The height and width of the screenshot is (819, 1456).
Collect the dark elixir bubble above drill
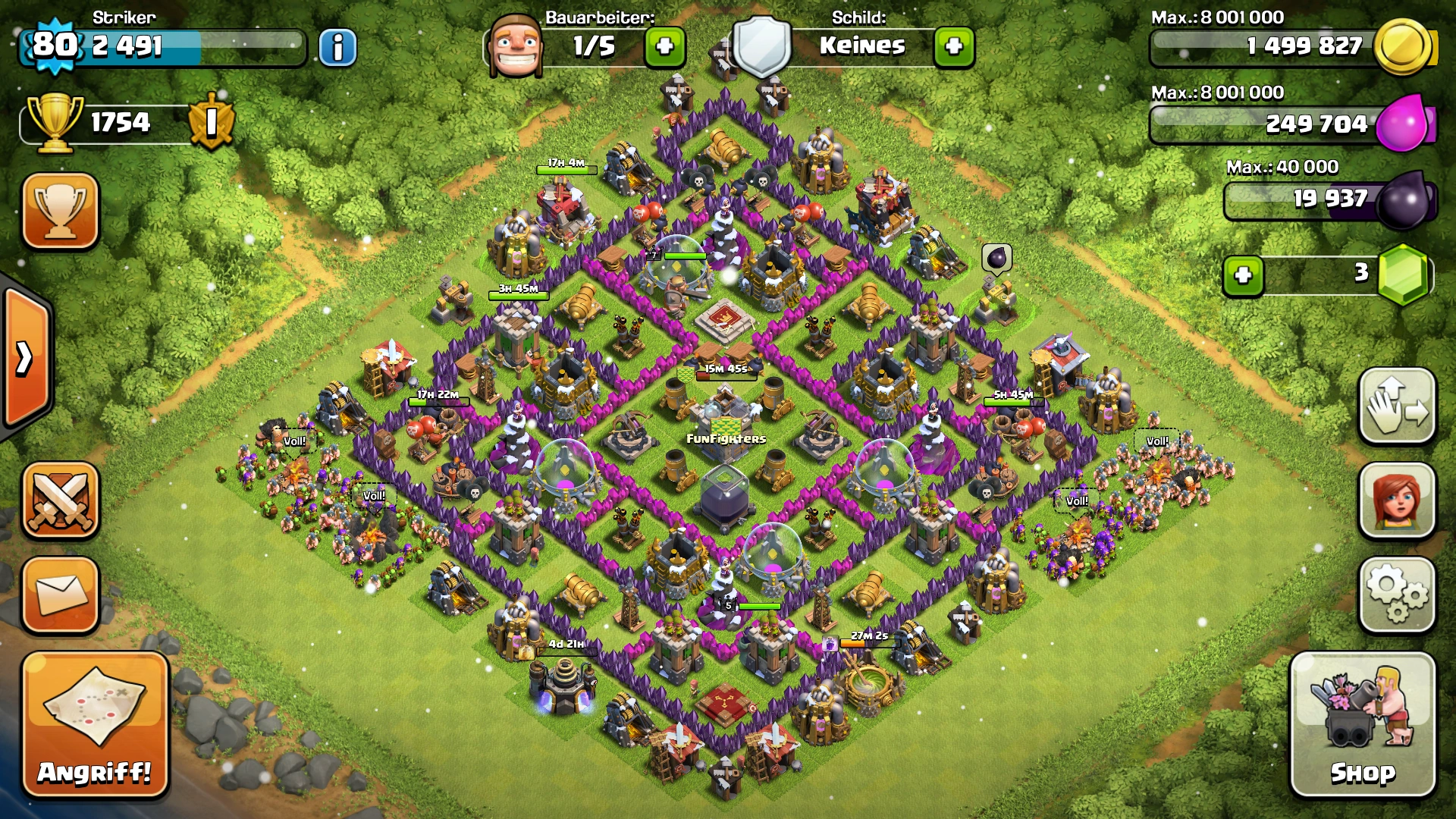click(x=996, y=259)
